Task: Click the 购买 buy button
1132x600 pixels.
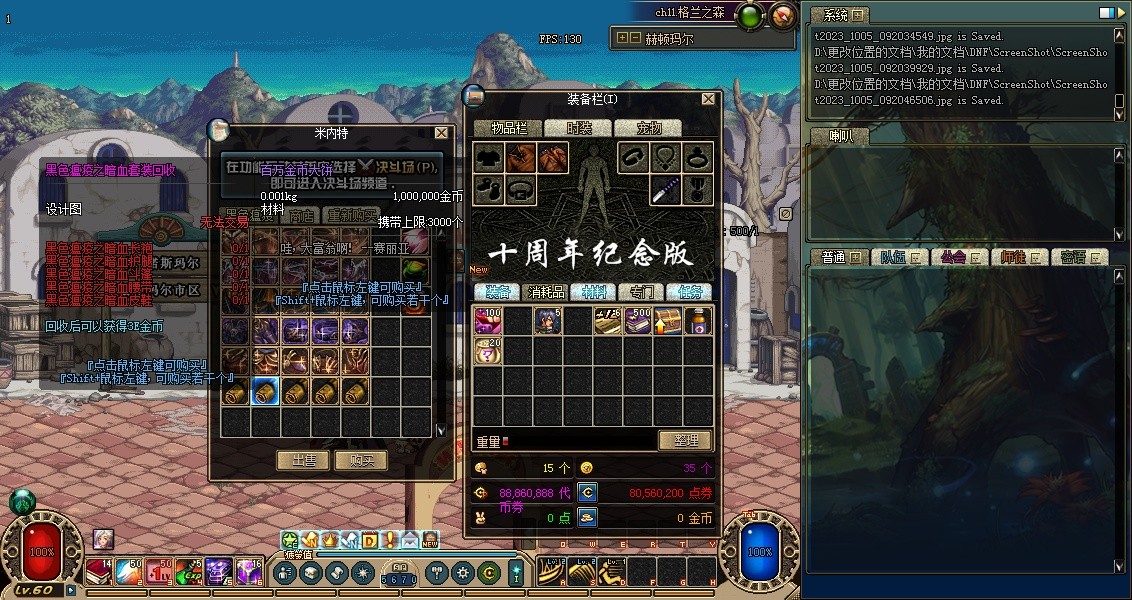Action: point(361,460)
